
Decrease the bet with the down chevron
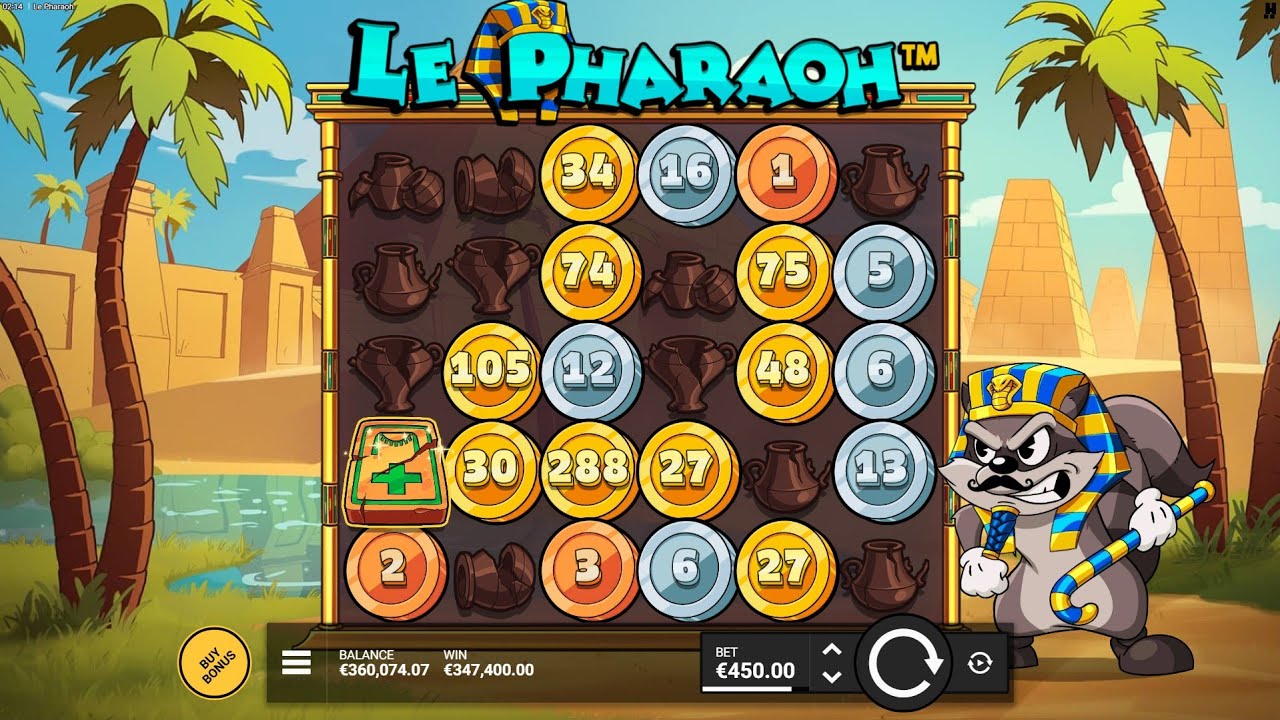(x=830, y=676)
